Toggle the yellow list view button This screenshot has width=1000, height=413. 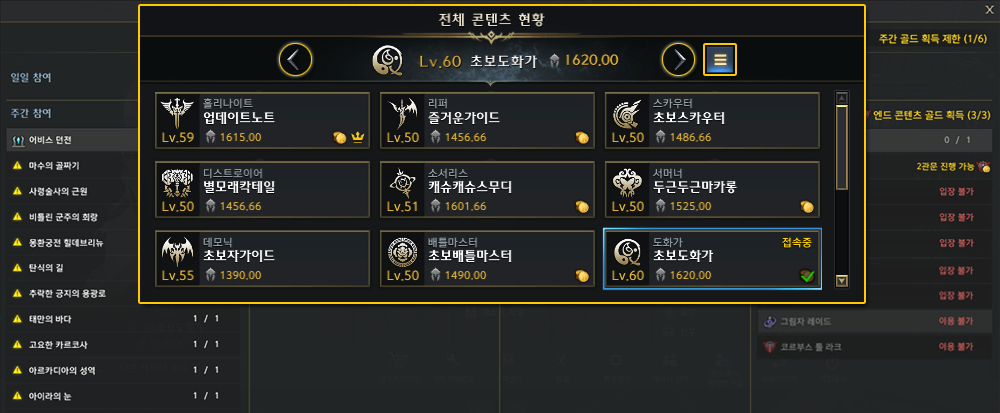click(720, 60)
